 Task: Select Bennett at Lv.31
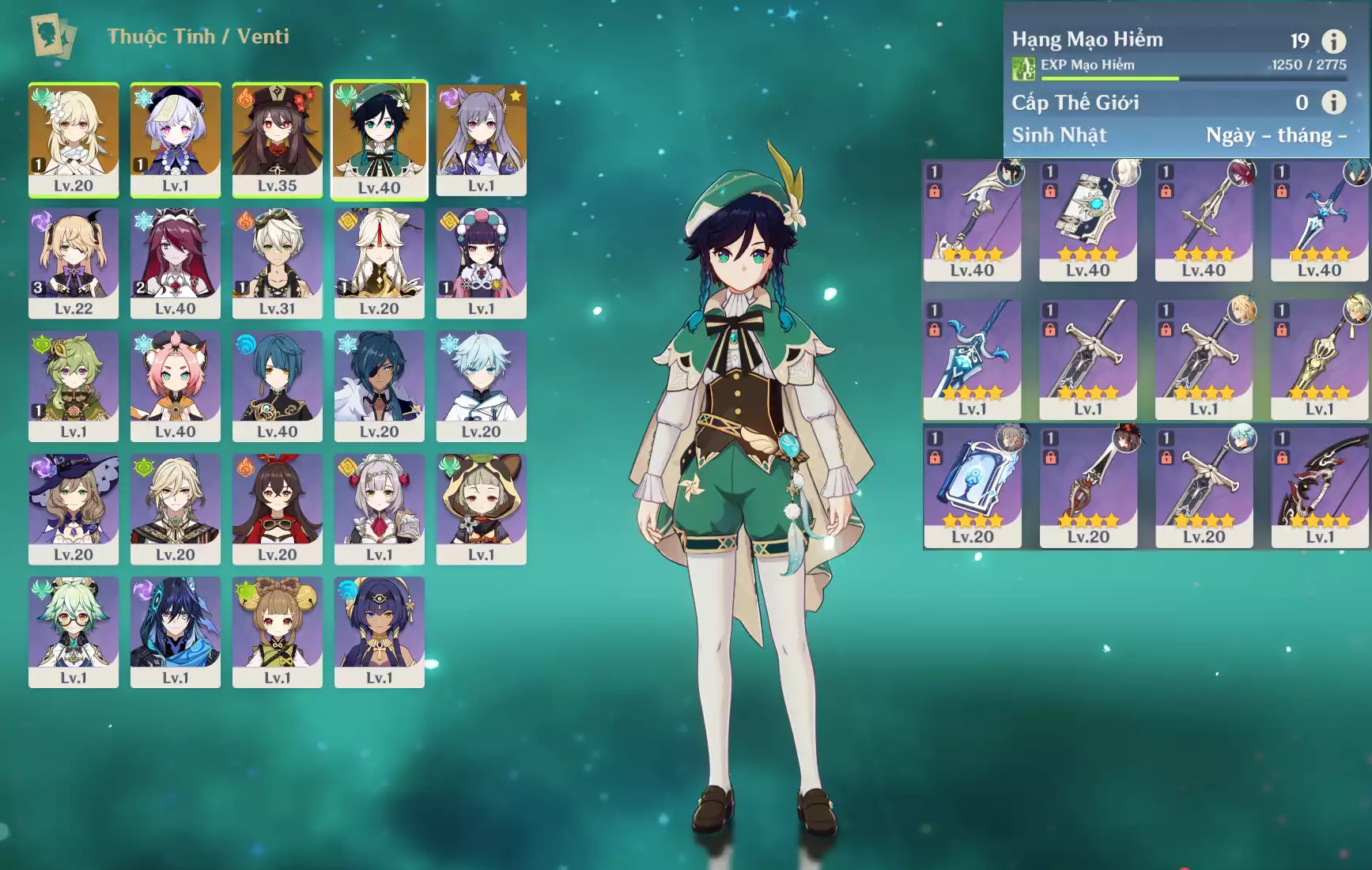click(x=277, y=263)
